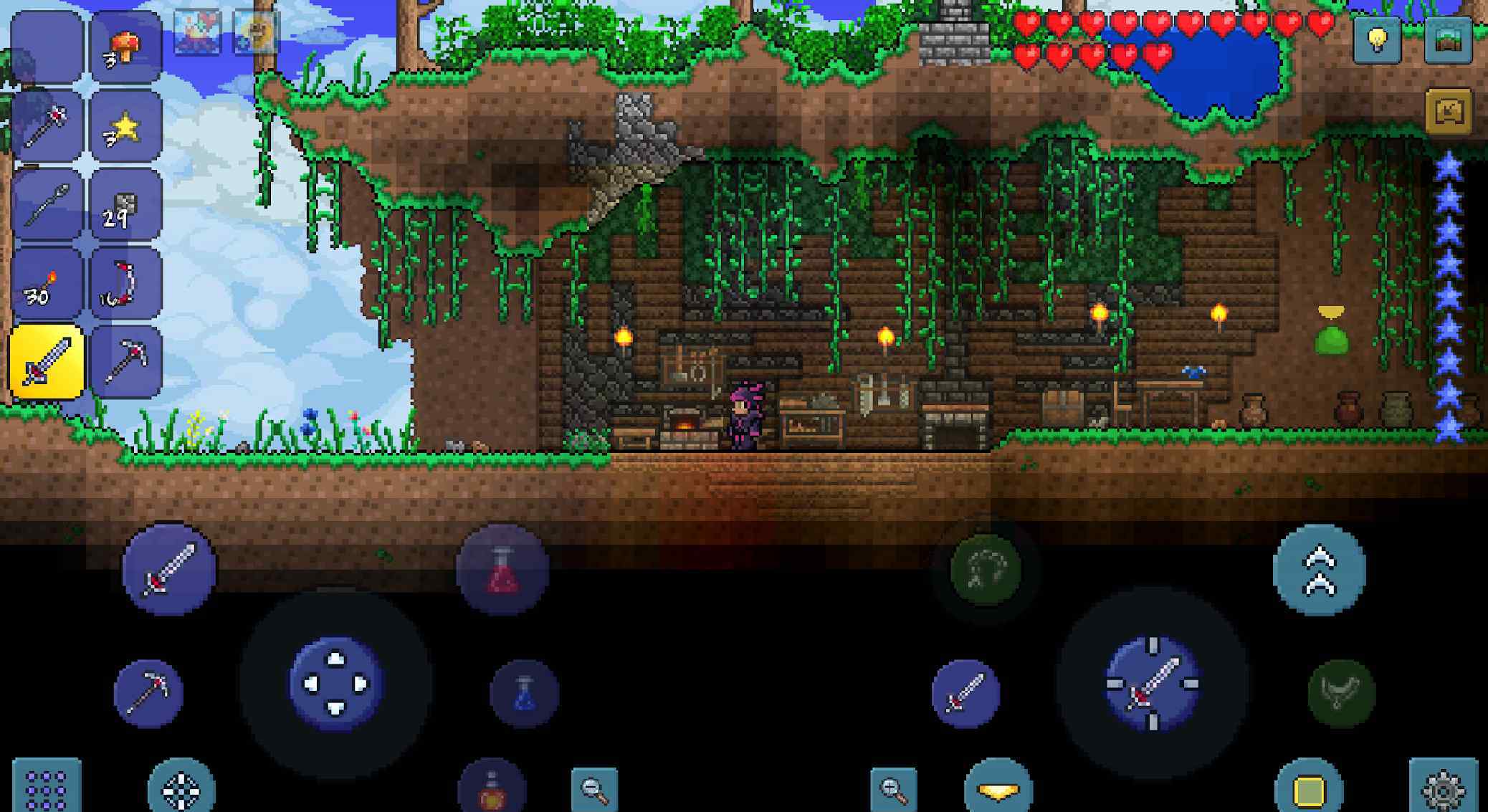This screenshot has width=1488, height=812.
Task: Open the world map button
Action: [x=1448, y=40]
